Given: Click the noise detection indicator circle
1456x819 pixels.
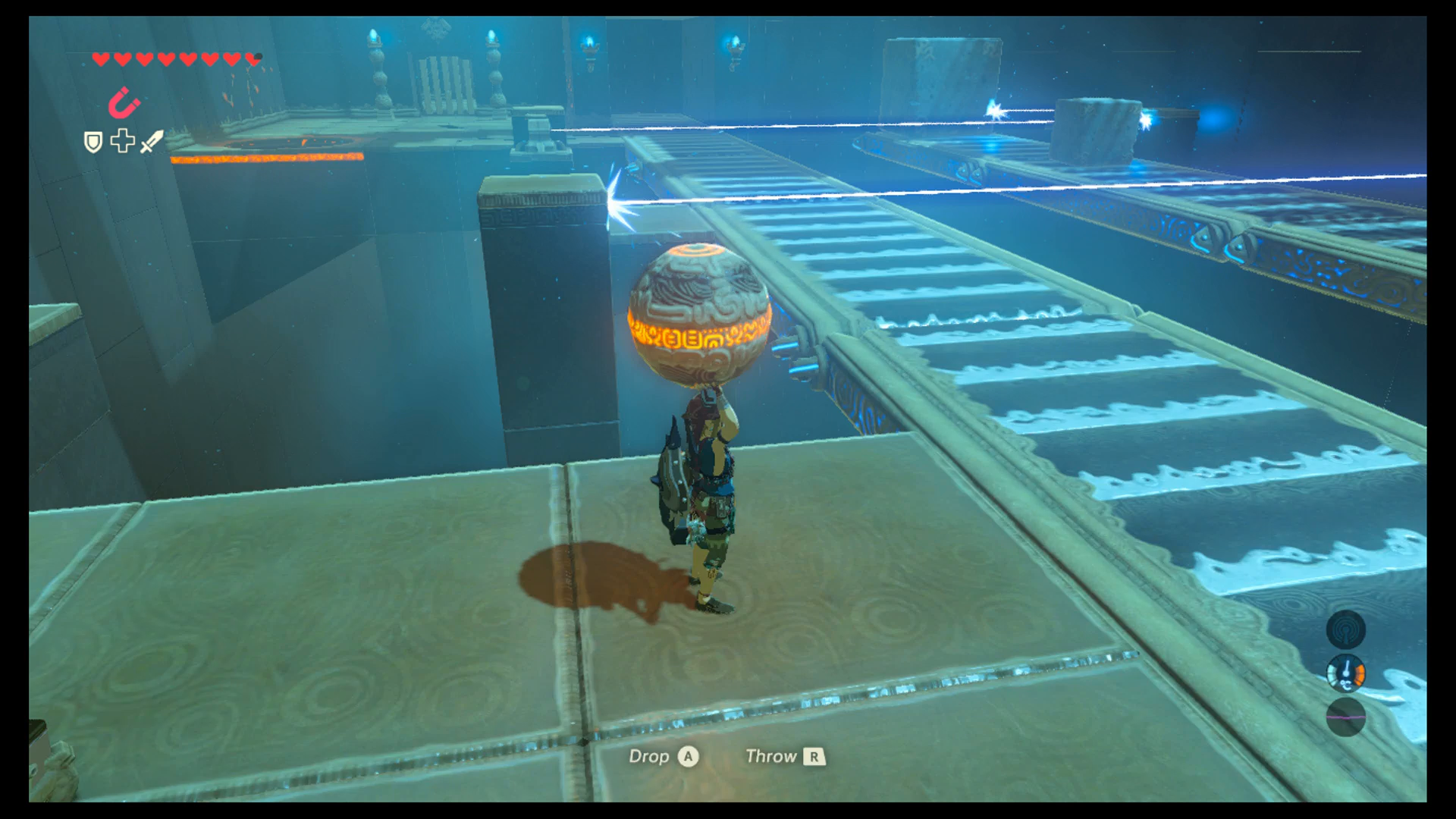Looking at the screenshot, I should 1346,629.
